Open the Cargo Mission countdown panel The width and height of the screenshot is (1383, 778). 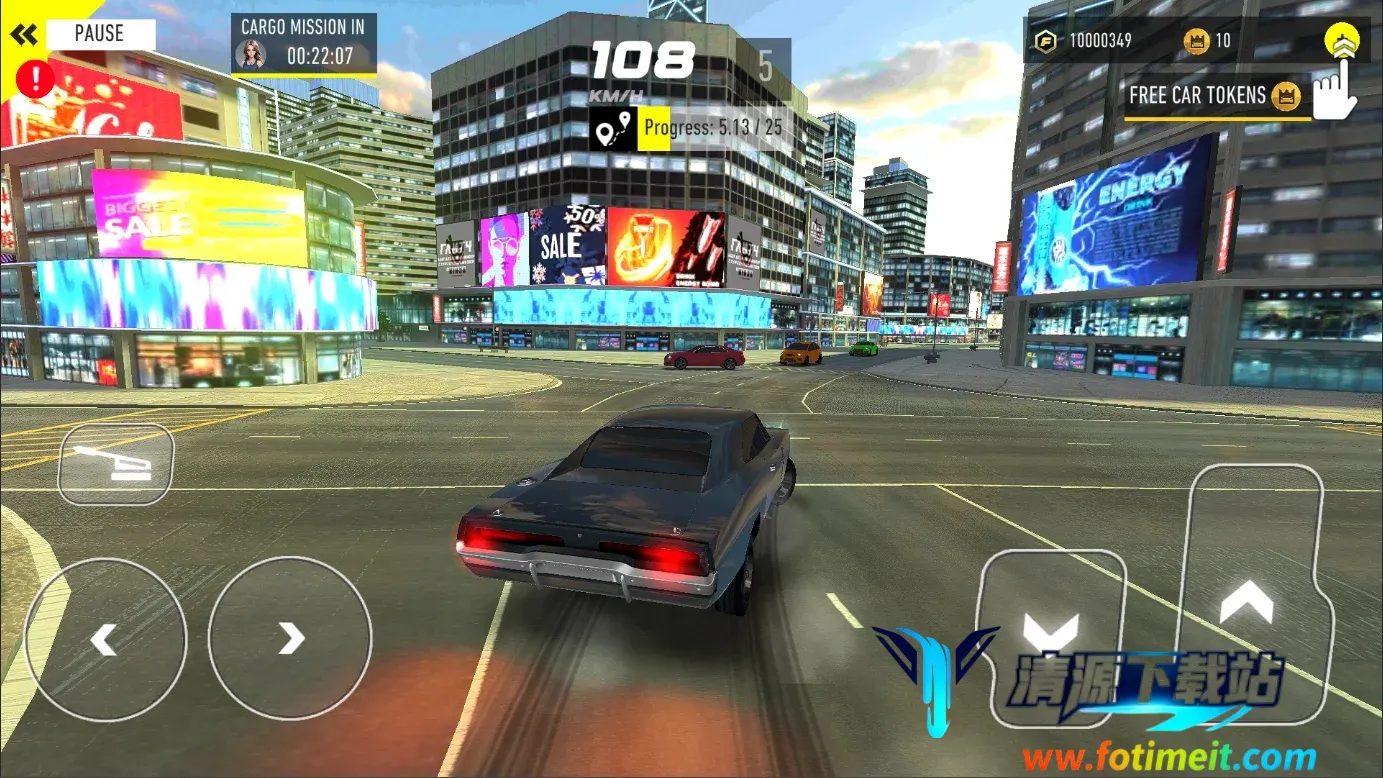pyautogui.click(x=304, y=44)
